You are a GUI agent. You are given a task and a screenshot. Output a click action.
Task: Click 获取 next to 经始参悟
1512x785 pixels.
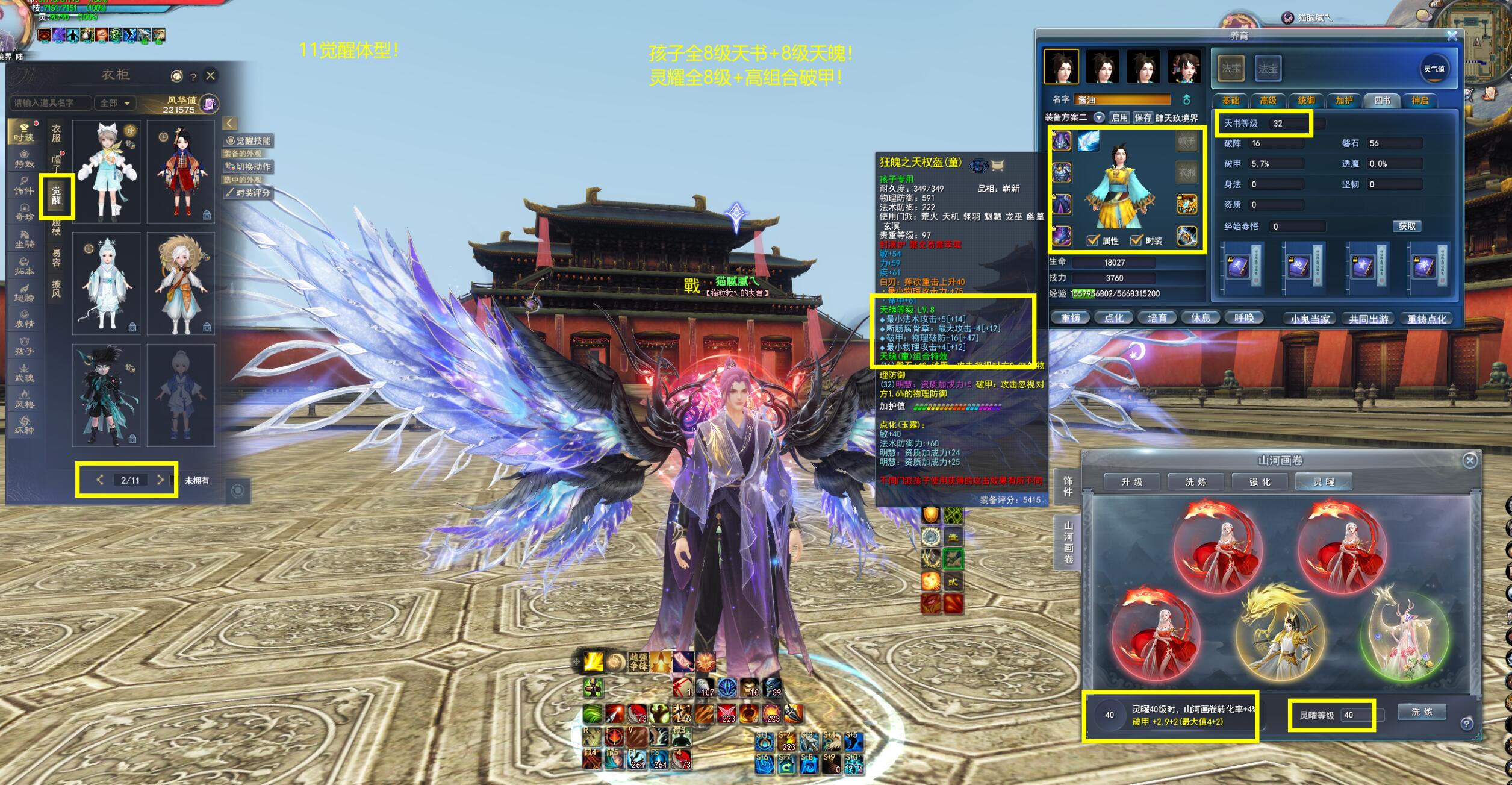pos(1407,226)
